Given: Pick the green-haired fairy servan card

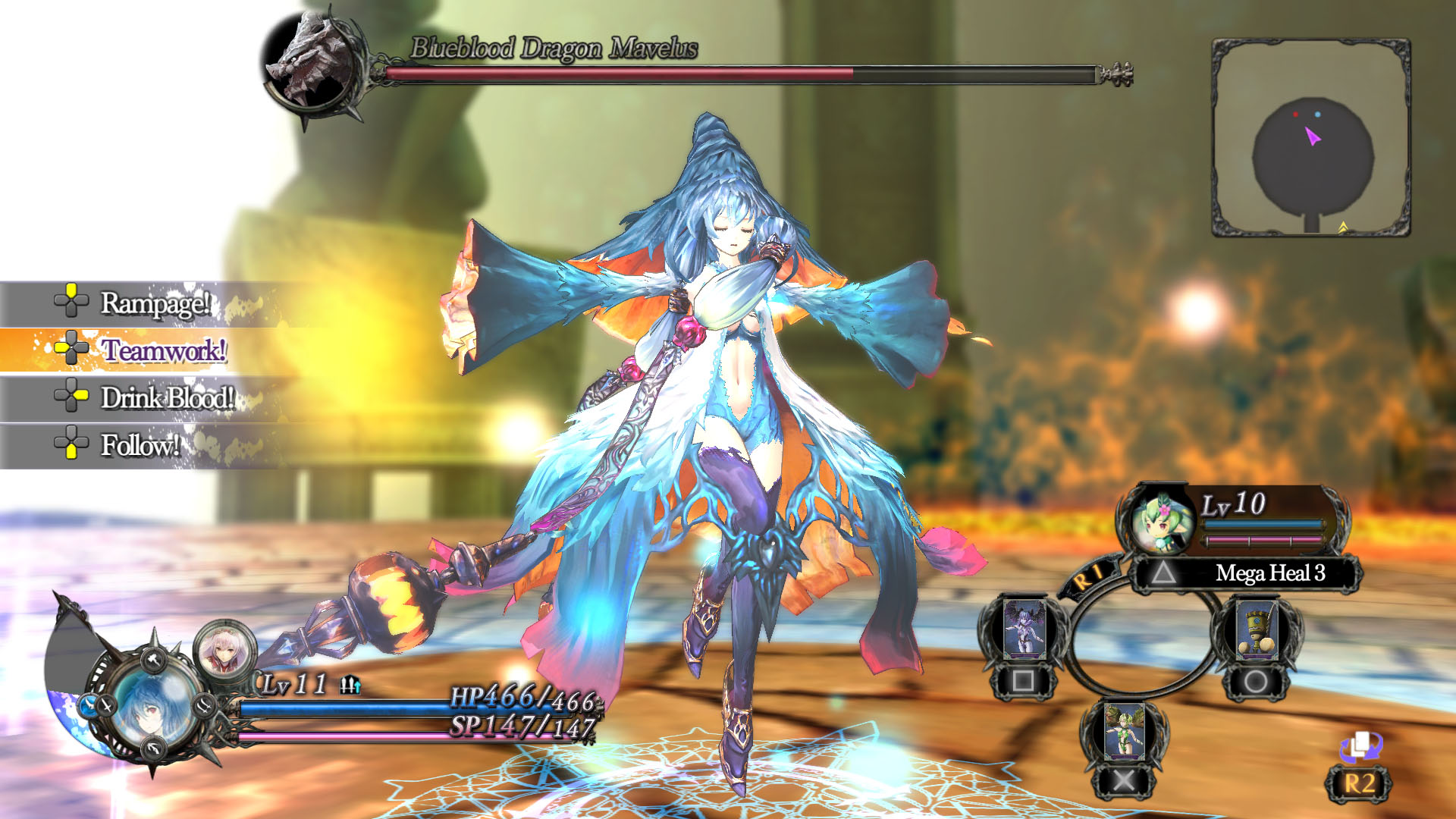Looking at the screenshot, I should click(x=1124, y=730).
